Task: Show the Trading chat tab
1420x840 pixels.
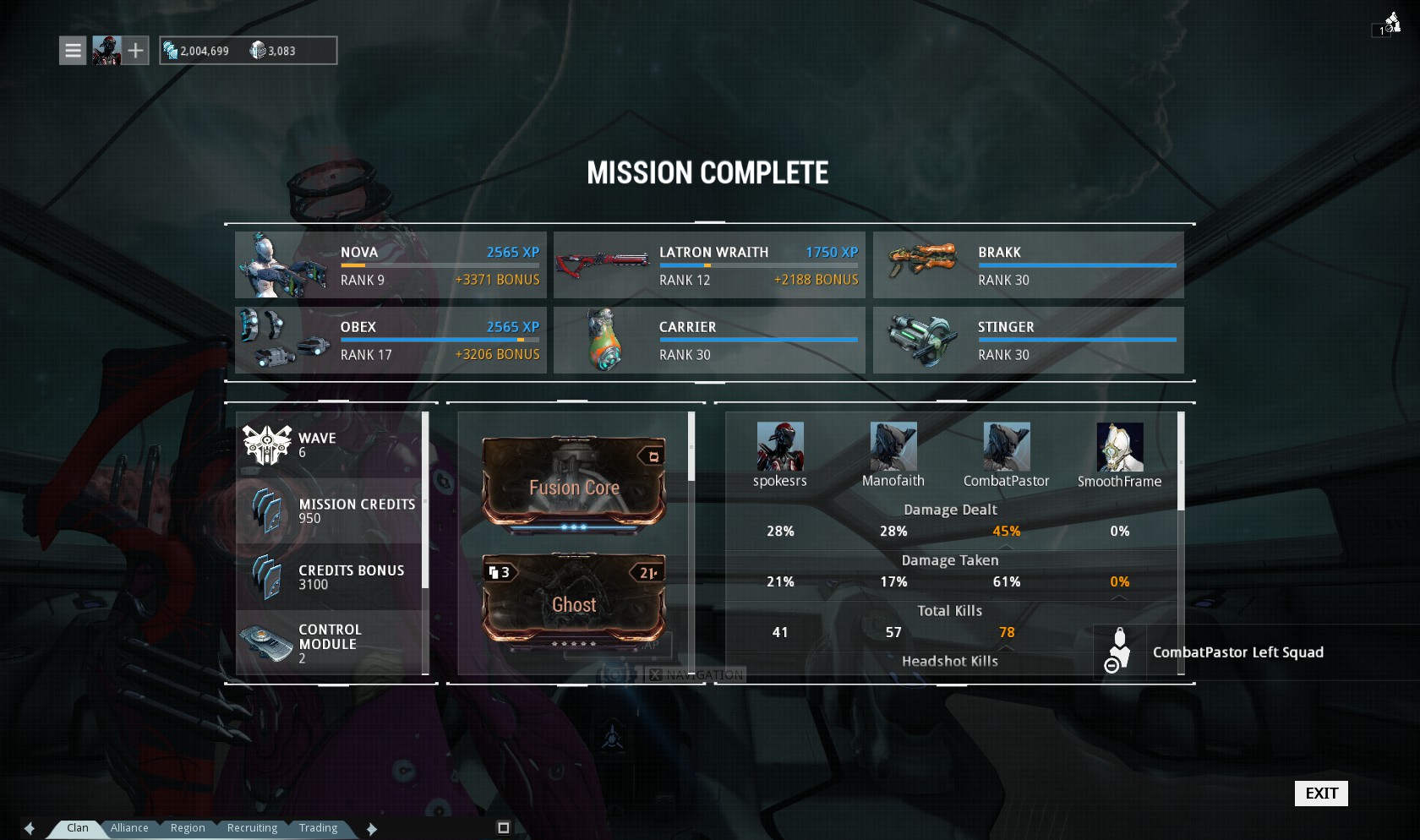Action: tap(318, 828)
